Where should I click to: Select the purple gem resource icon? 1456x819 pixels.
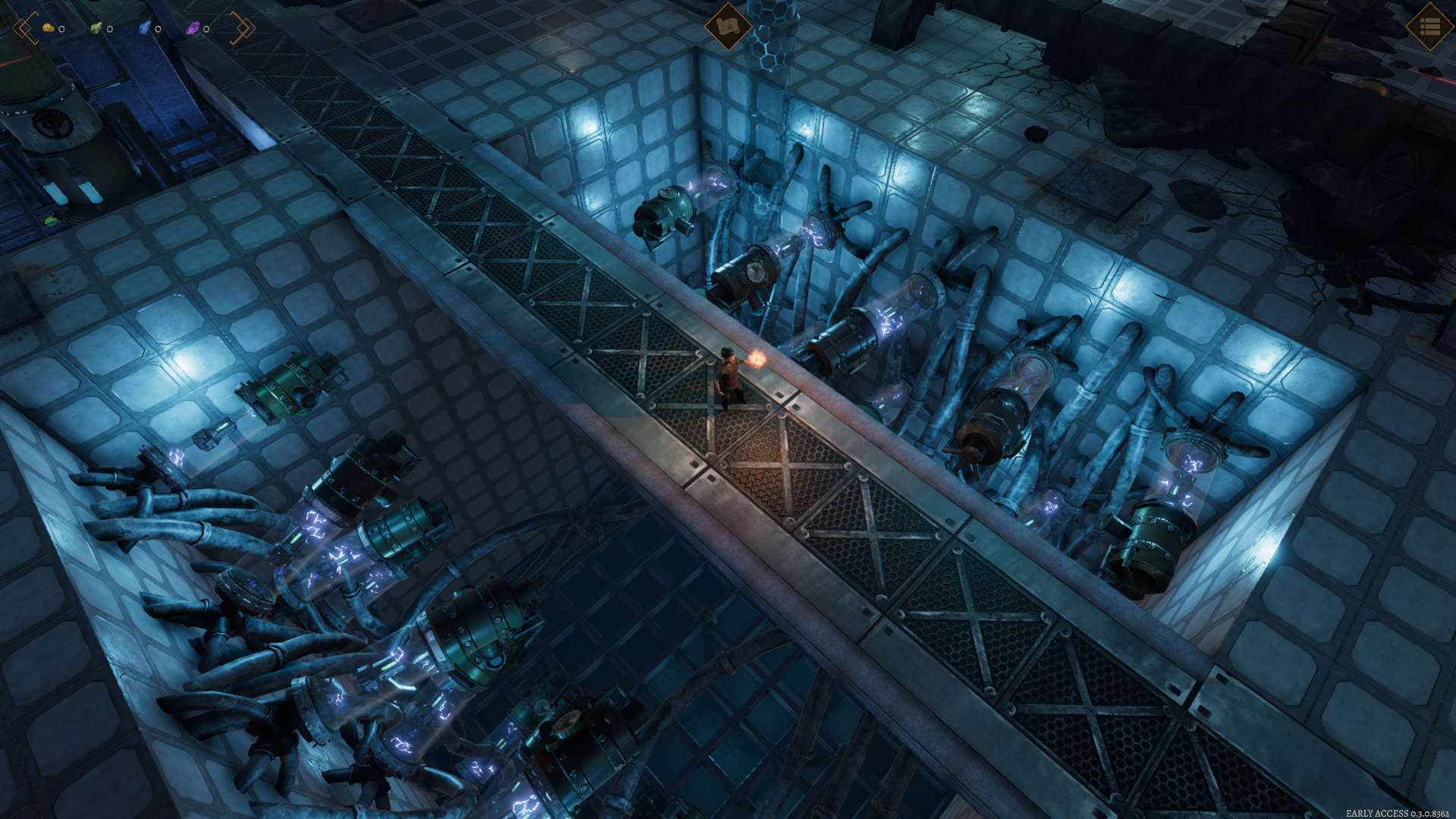tap(193, 29)
